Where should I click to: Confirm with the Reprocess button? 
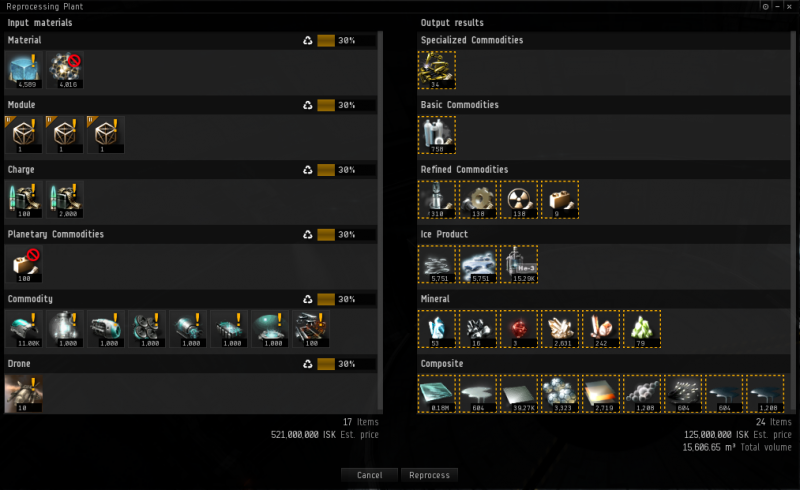click(x=429, y=475)
